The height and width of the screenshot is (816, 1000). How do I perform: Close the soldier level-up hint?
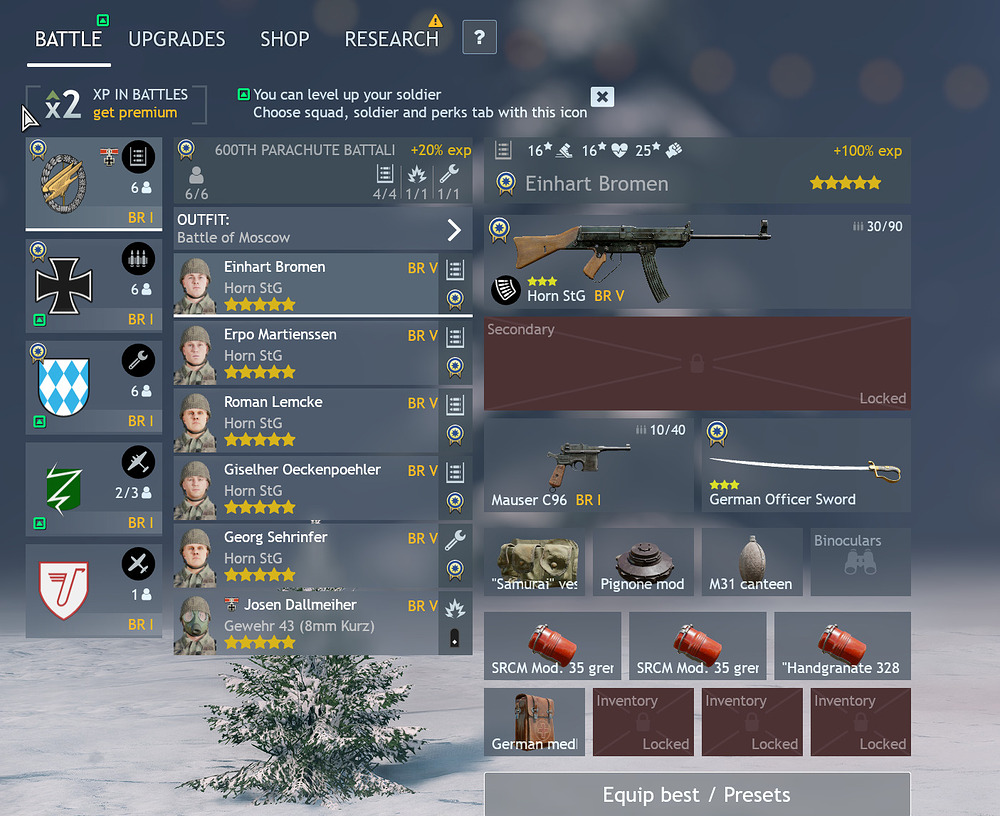tap(602, 96)
